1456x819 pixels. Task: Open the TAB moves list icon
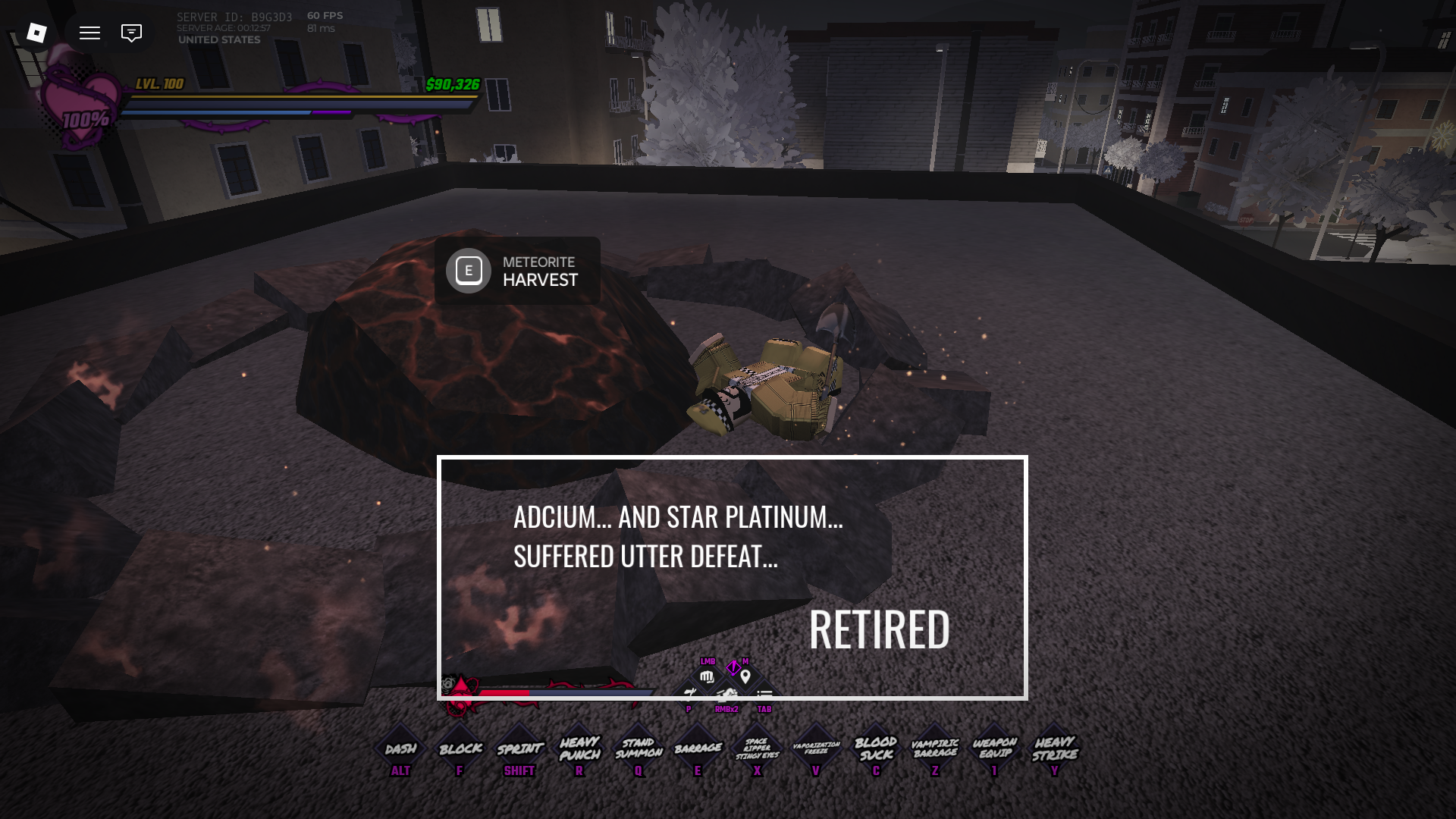764,692
